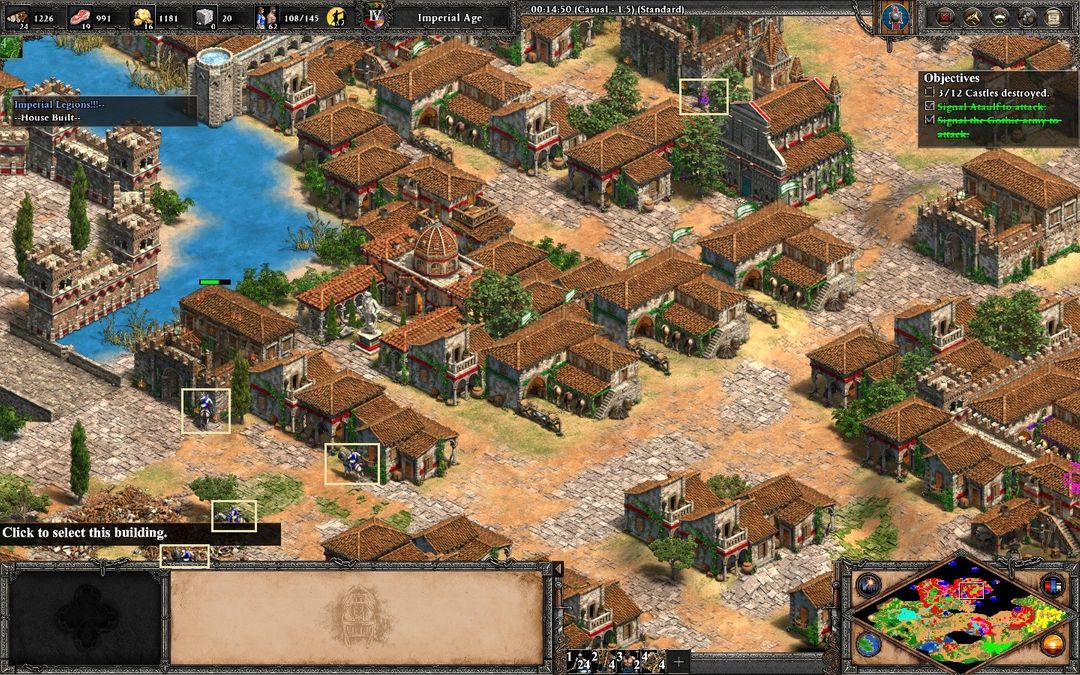Click the yellow idle villager icon
The width and height of the screenshot is (1080, 675).
point(338,17)
